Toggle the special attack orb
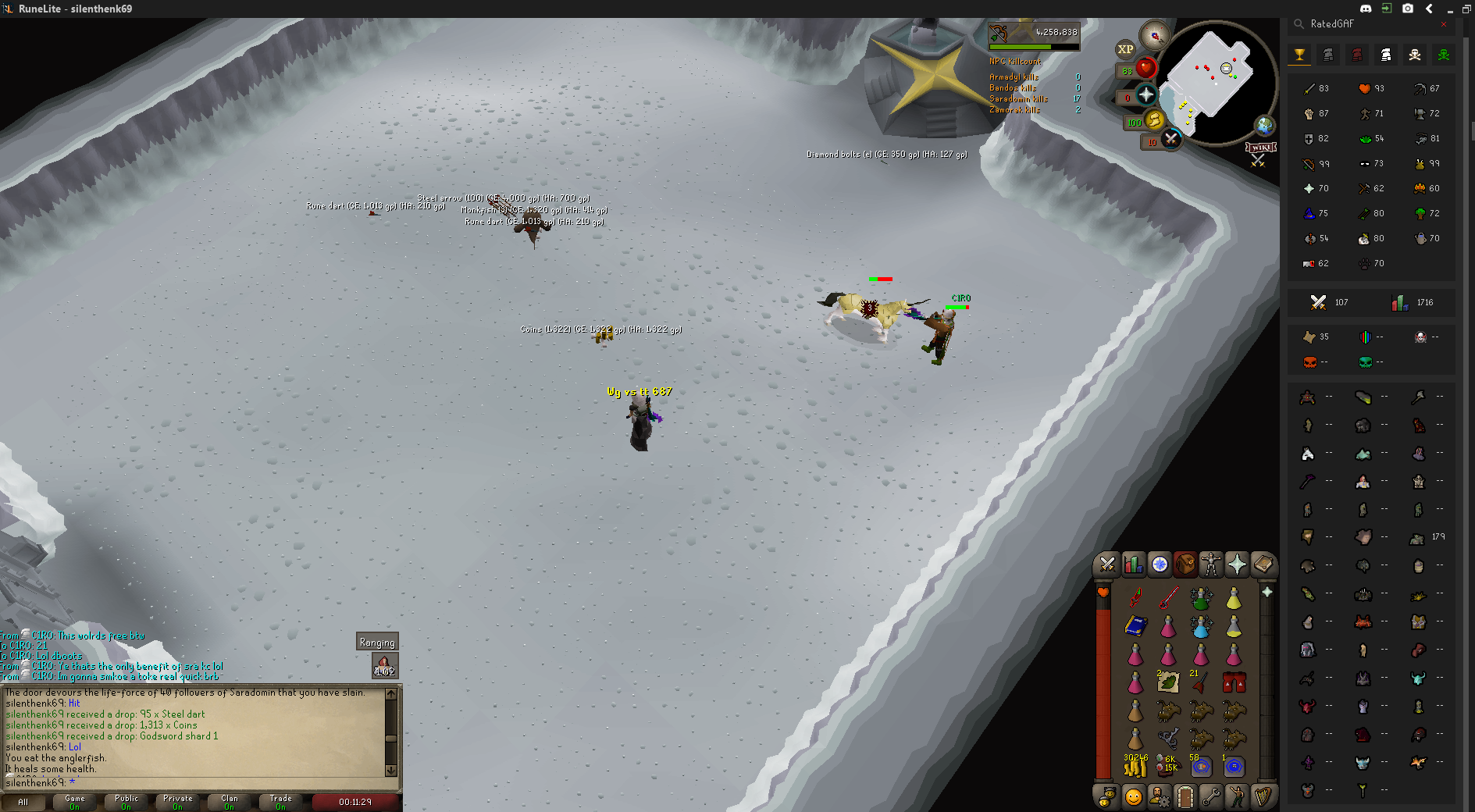The width and height of the screenshot is (1475, 812). (1170, 139)
